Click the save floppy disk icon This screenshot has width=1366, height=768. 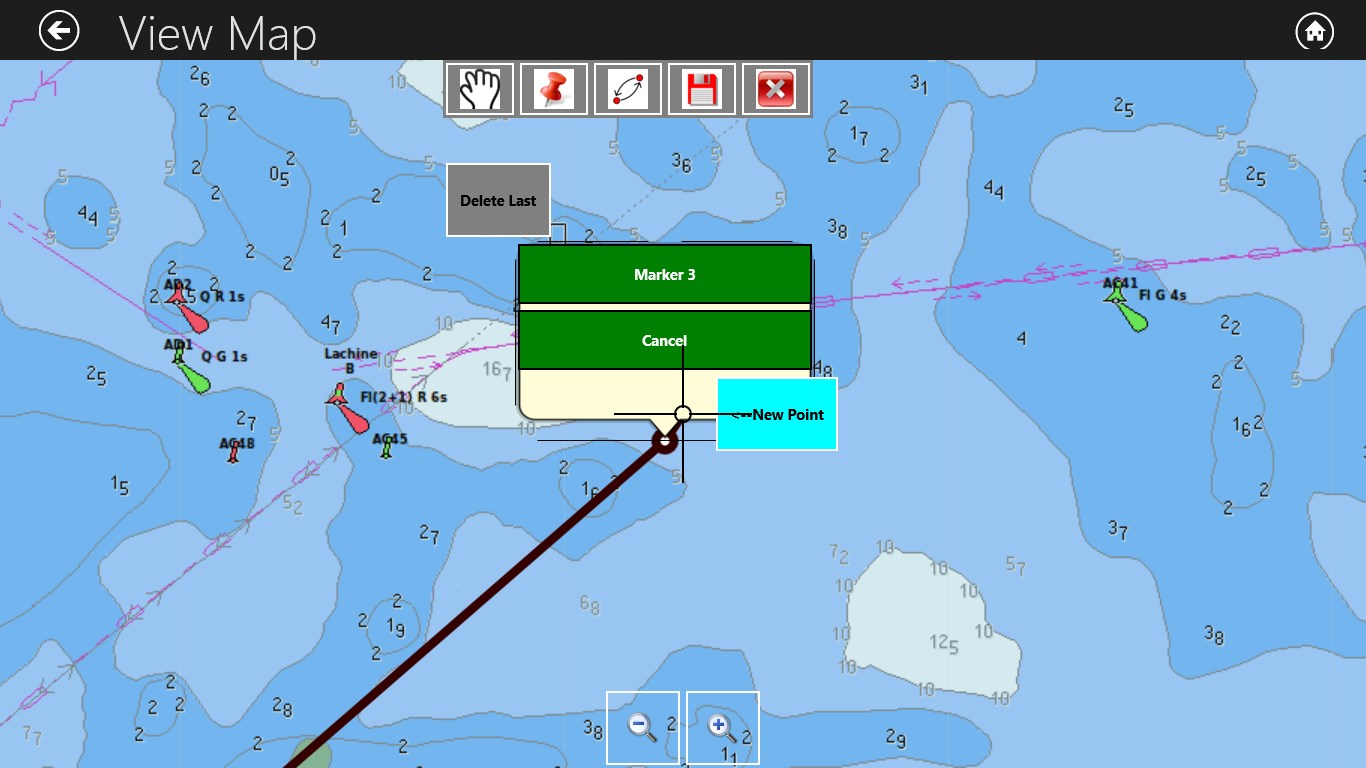pos(701,88)
